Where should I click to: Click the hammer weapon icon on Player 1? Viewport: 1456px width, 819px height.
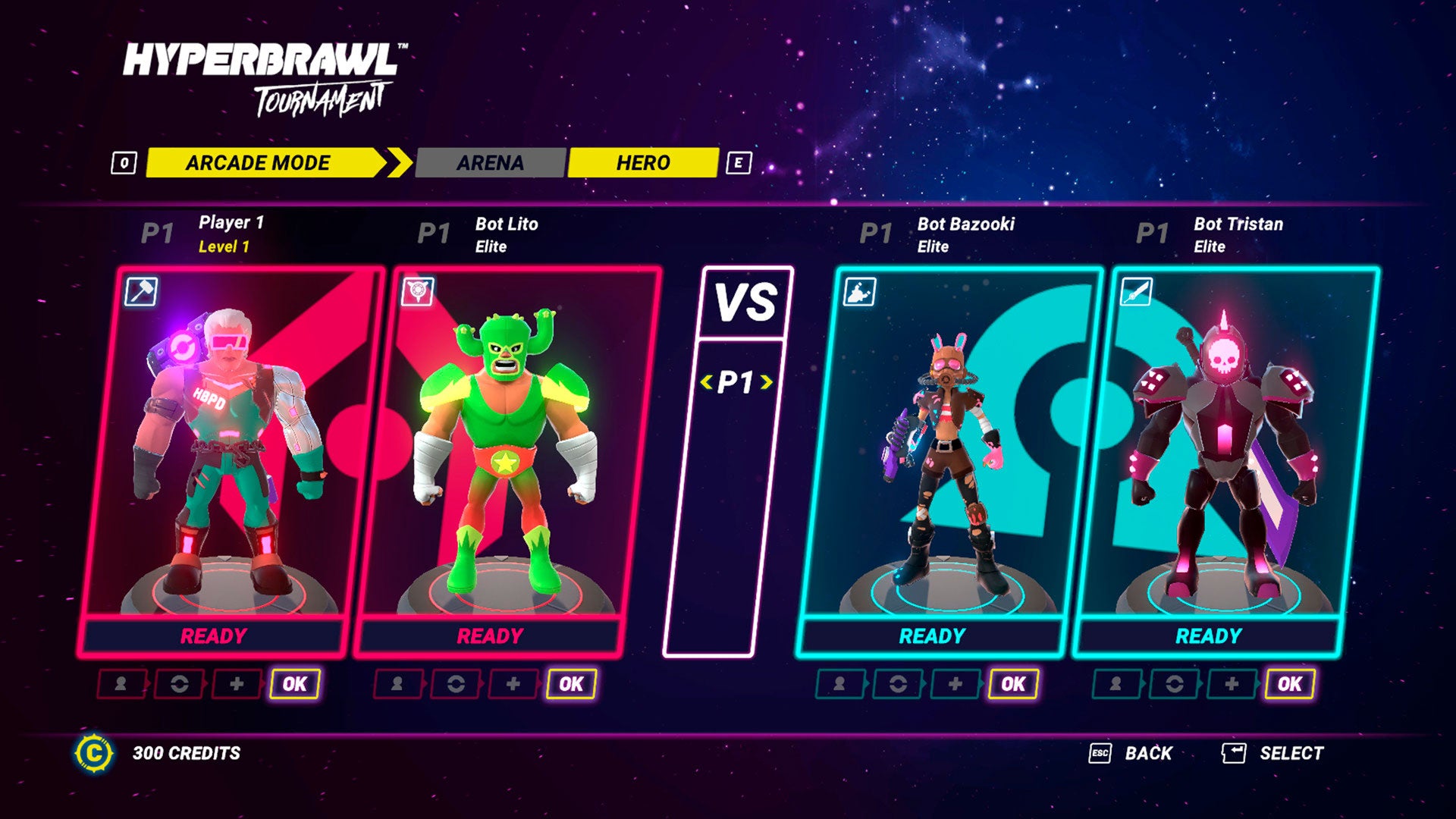click(x=141, y=292)
